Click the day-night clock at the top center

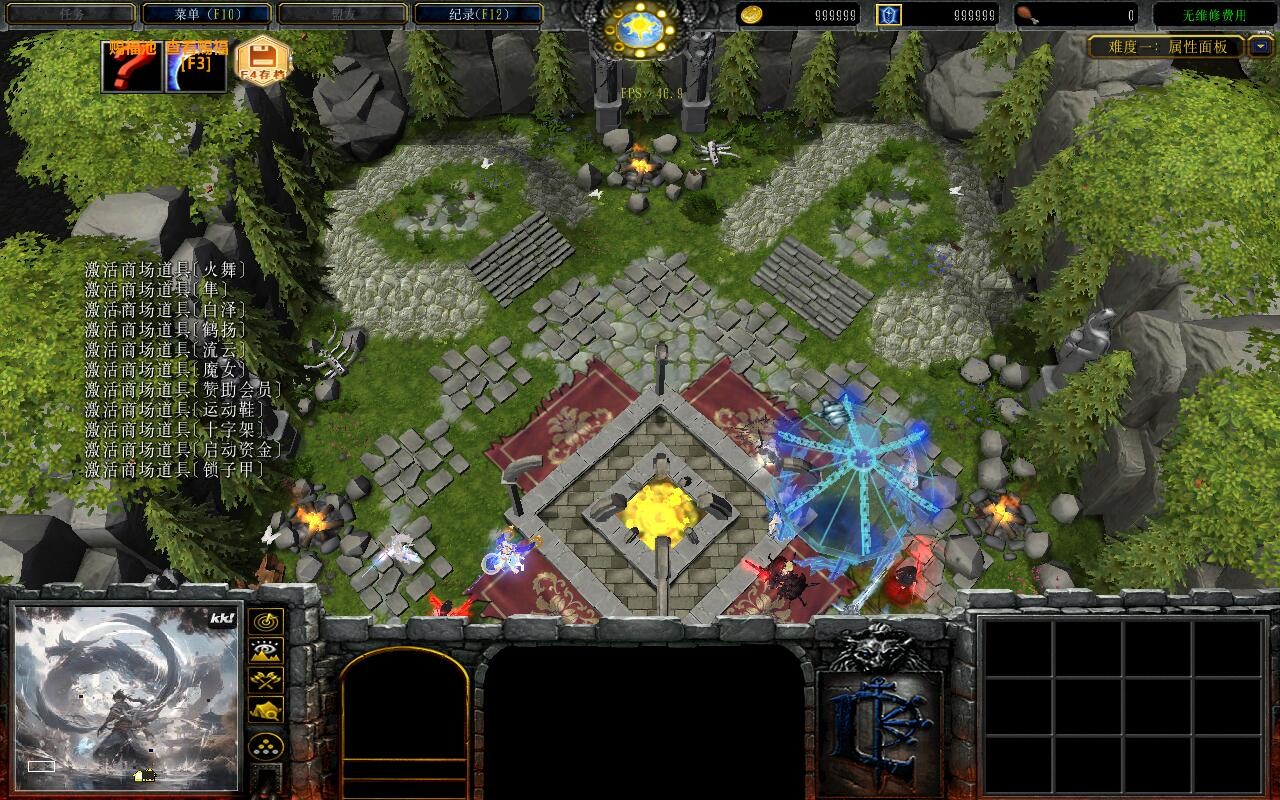coord(639,30)
